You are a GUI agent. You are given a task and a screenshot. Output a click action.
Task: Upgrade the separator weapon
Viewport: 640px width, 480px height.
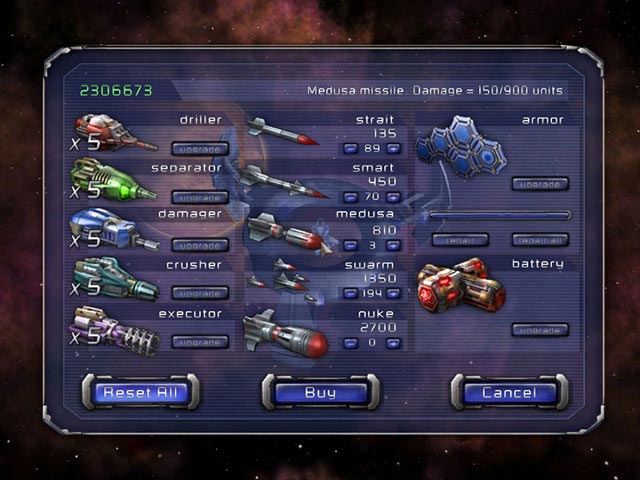[x=200, y=197]
